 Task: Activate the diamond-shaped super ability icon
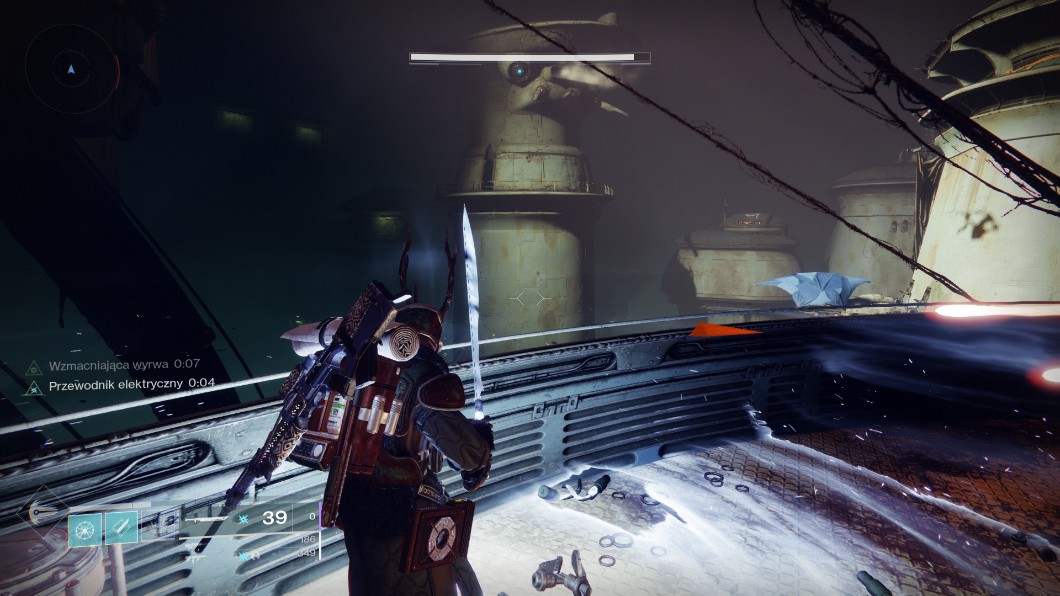click(40, 513)
